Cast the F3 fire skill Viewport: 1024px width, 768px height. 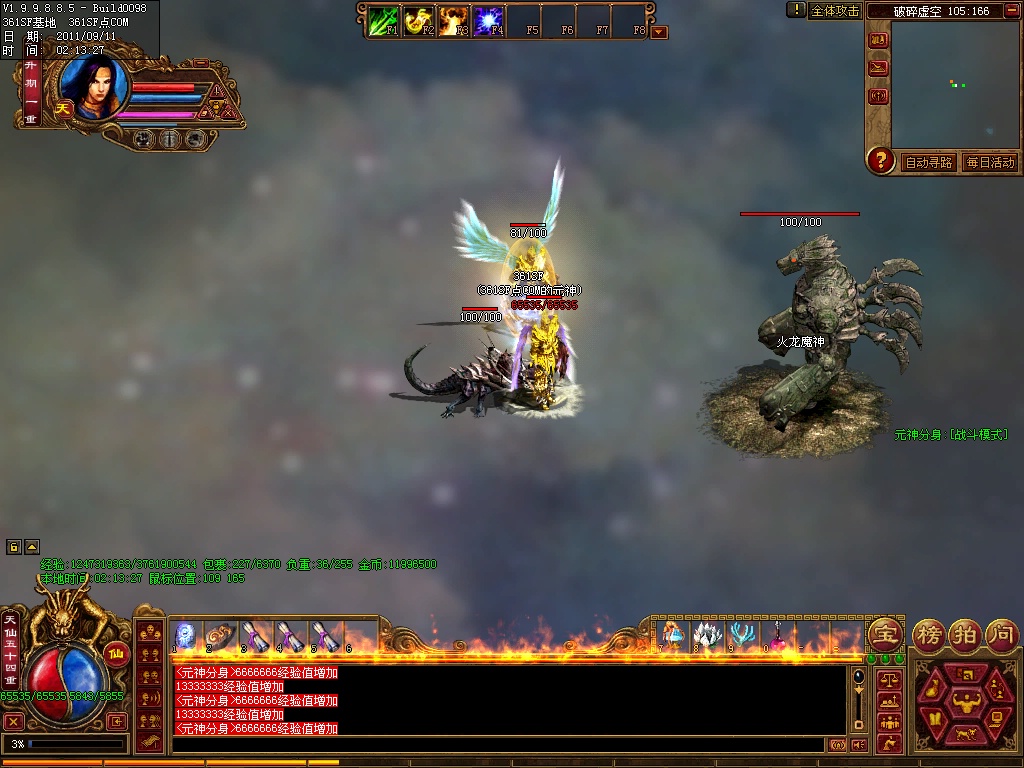(x=454, y=20)
